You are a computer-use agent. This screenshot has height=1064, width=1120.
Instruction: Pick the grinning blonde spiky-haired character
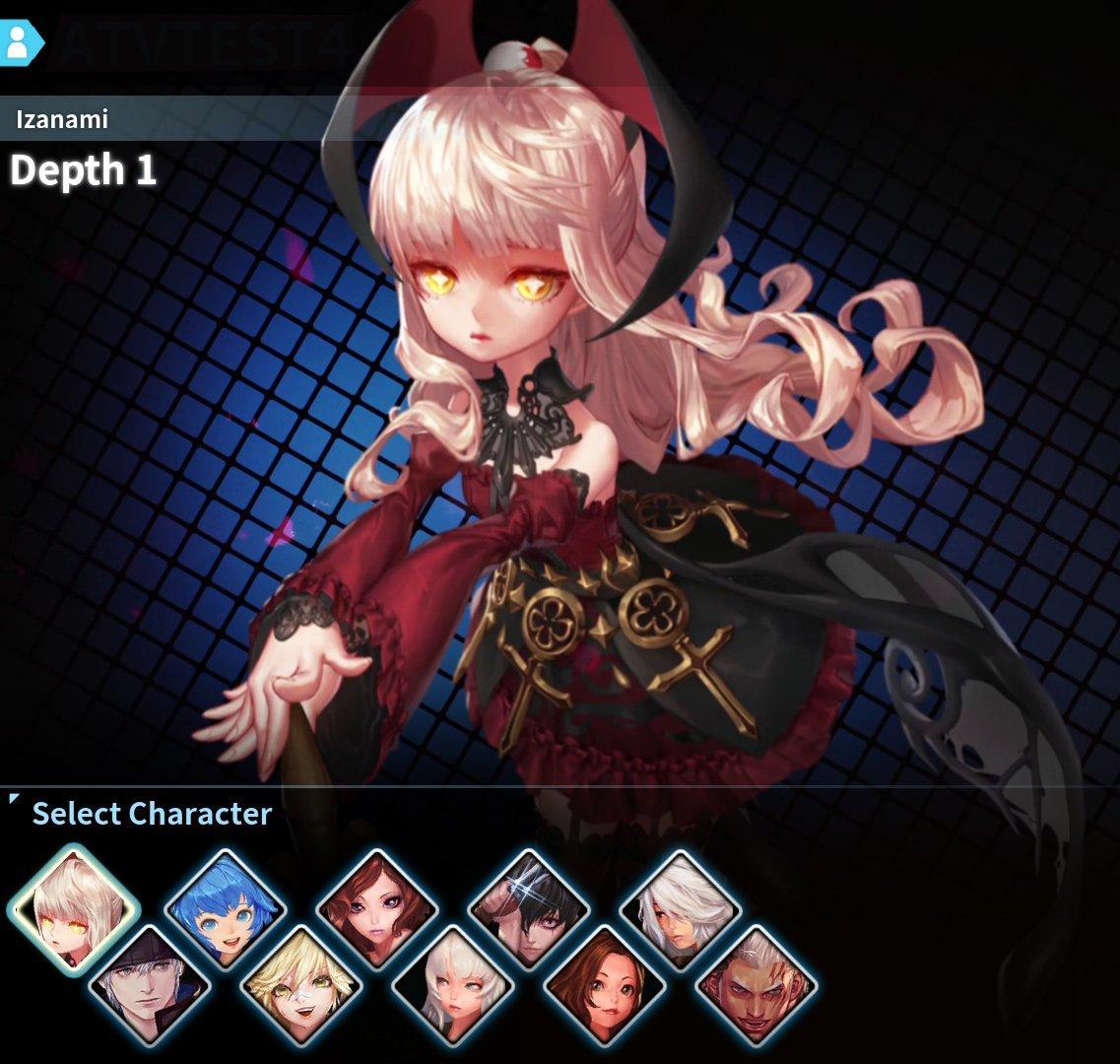(x=301, y=985)
